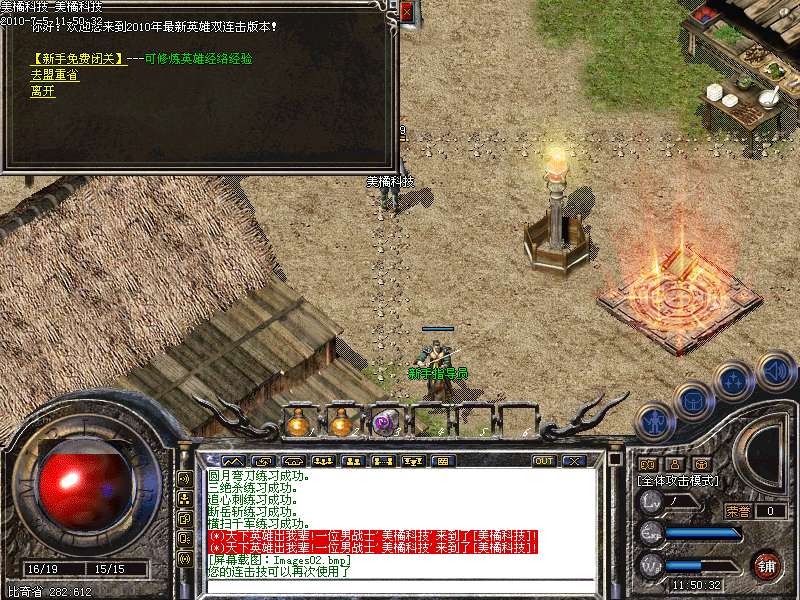The width and height of the screenshot is (800, 600).
Task: Click the OUT button above the chat
Action: [544, 461]
